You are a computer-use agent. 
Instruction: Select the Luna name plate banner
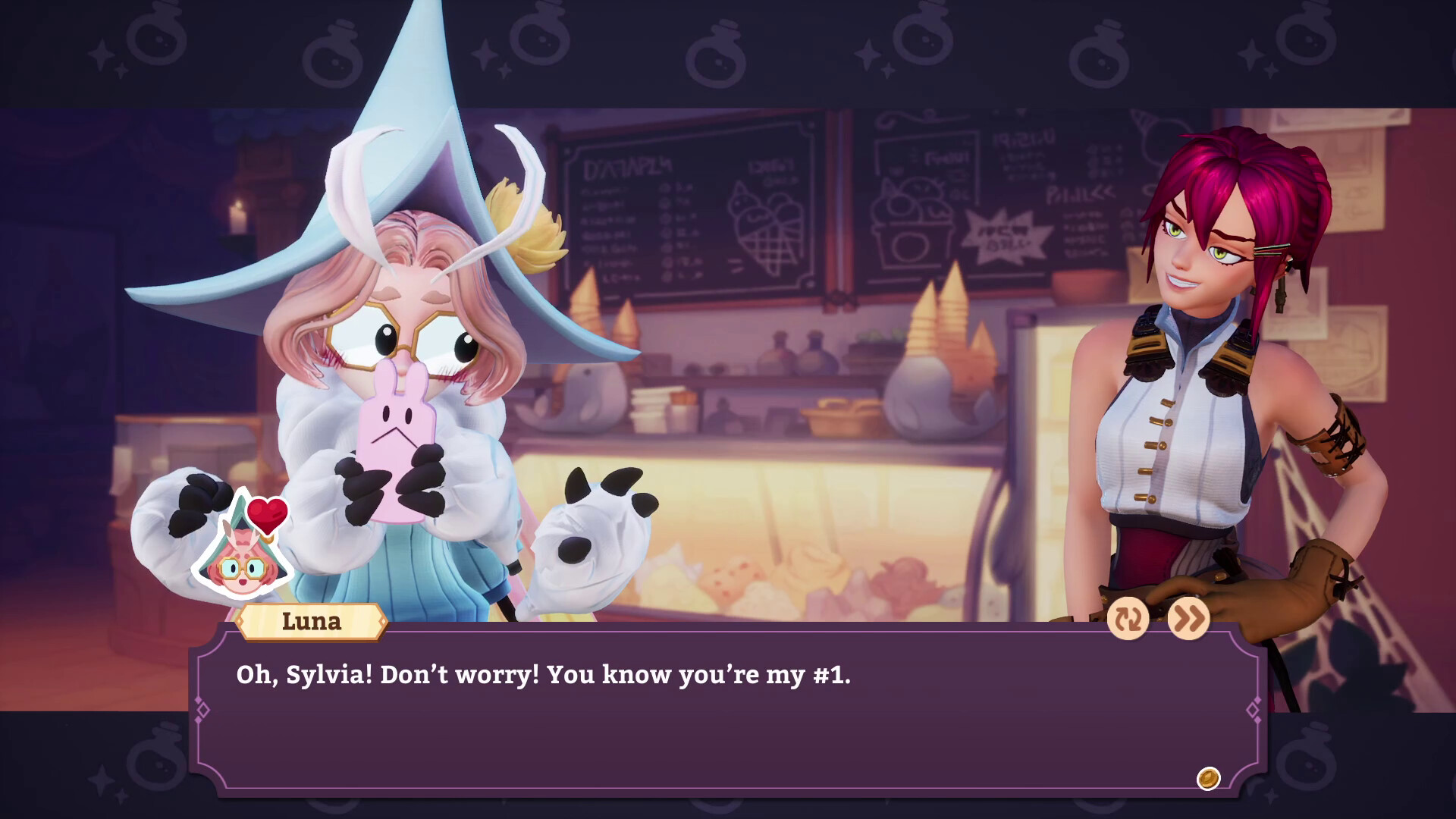pyautogui.click(x=311, y=623)
